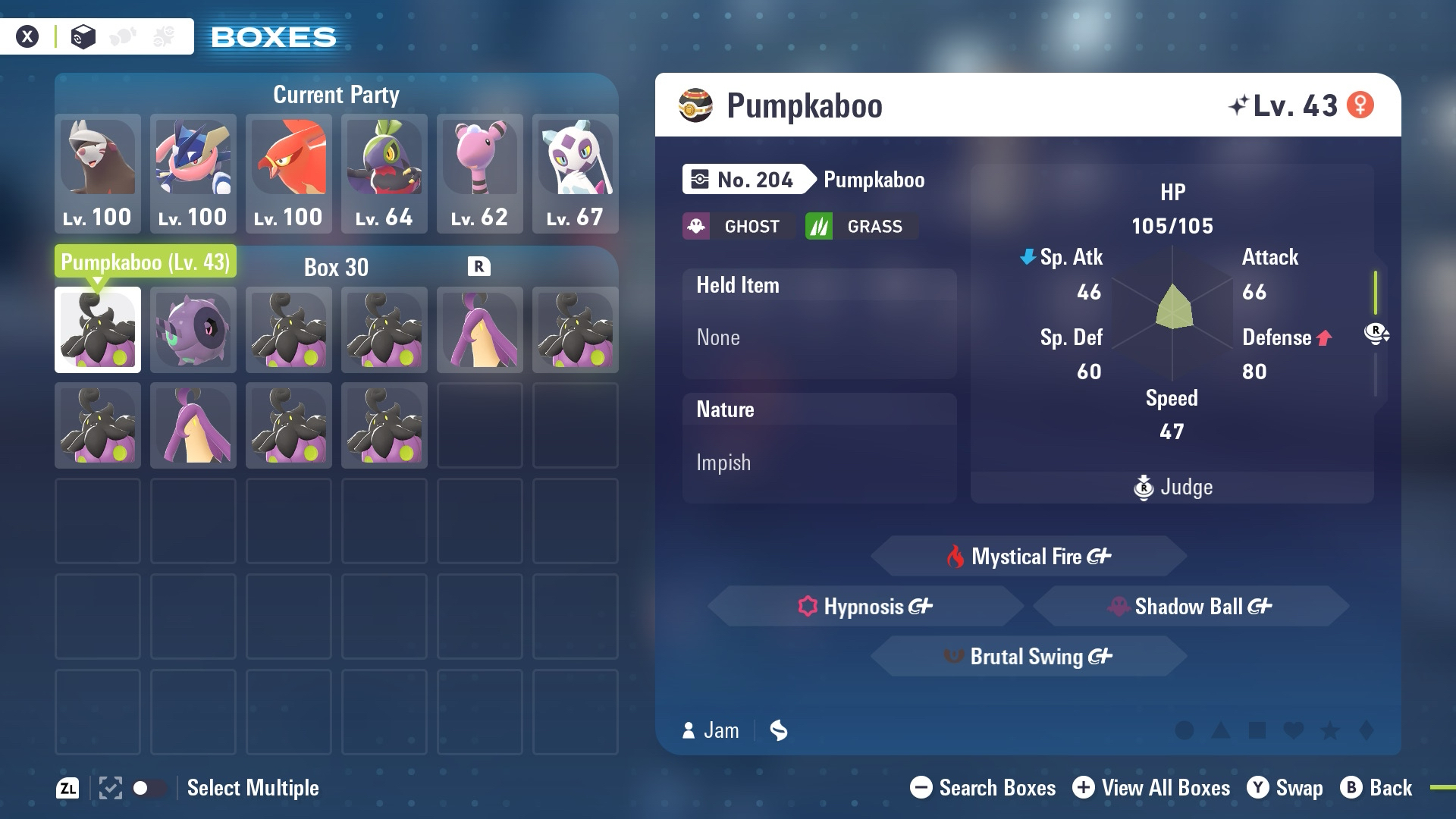Select the Mystical Fire move
The width and height of the screenshot is (1456, 819).
point(1028,557)
